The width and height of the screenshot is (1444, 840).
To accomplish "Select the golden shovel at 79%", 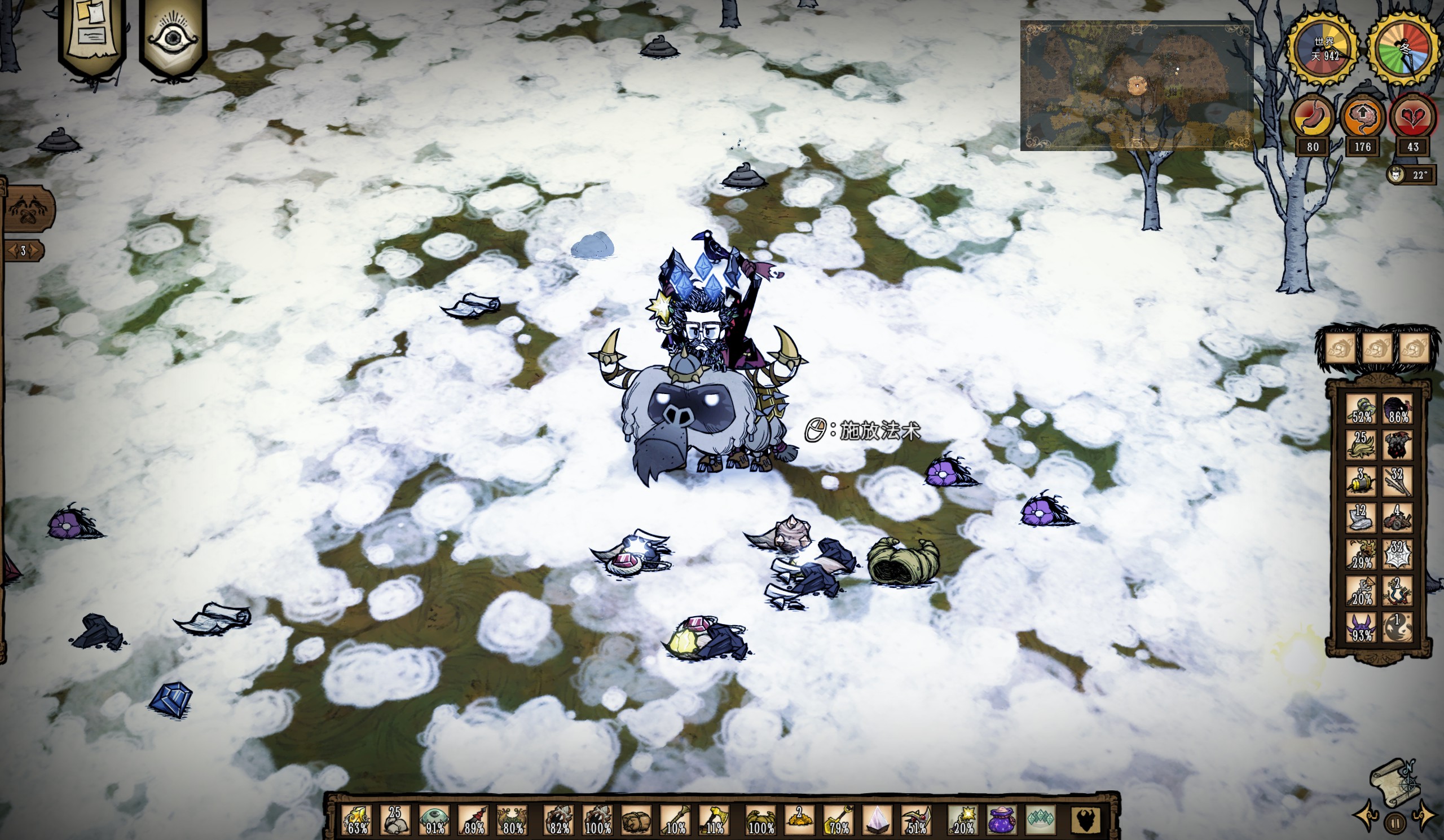I will 838,820.
